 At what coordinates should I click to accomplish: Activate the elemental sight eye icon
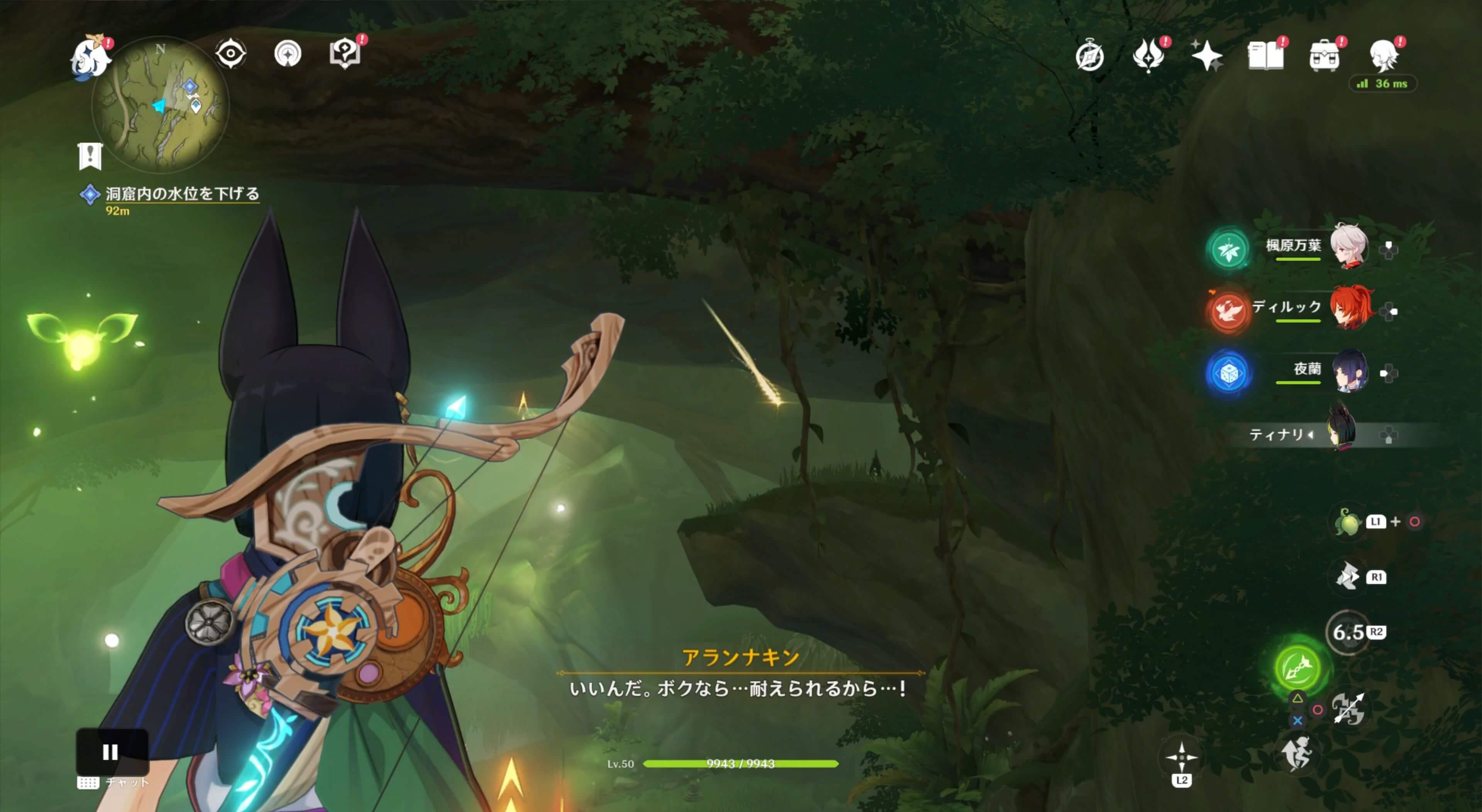(x=231, y=54)
